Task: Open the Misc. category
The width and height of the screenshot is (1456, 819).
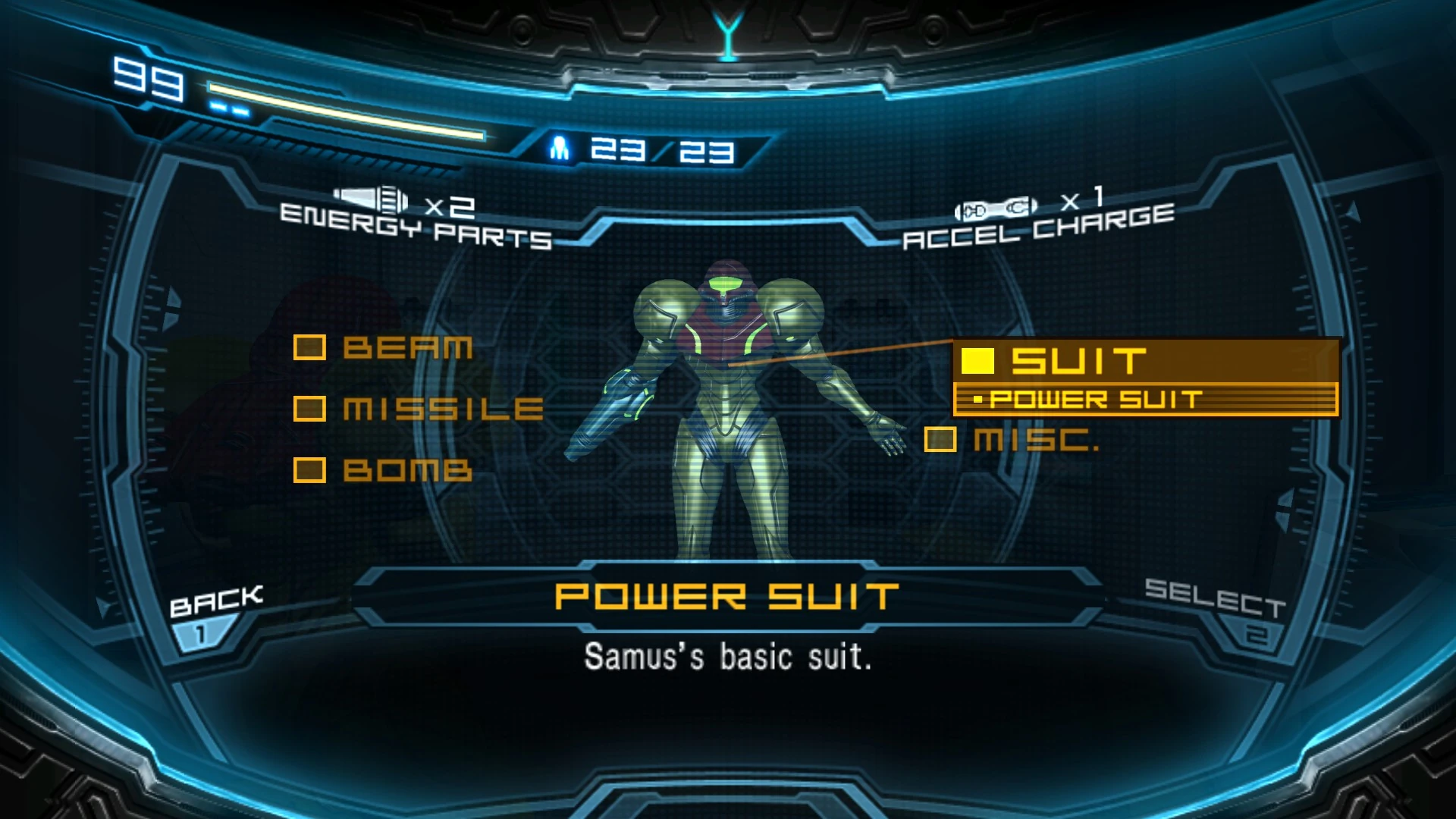Action: click(1013, 439)
